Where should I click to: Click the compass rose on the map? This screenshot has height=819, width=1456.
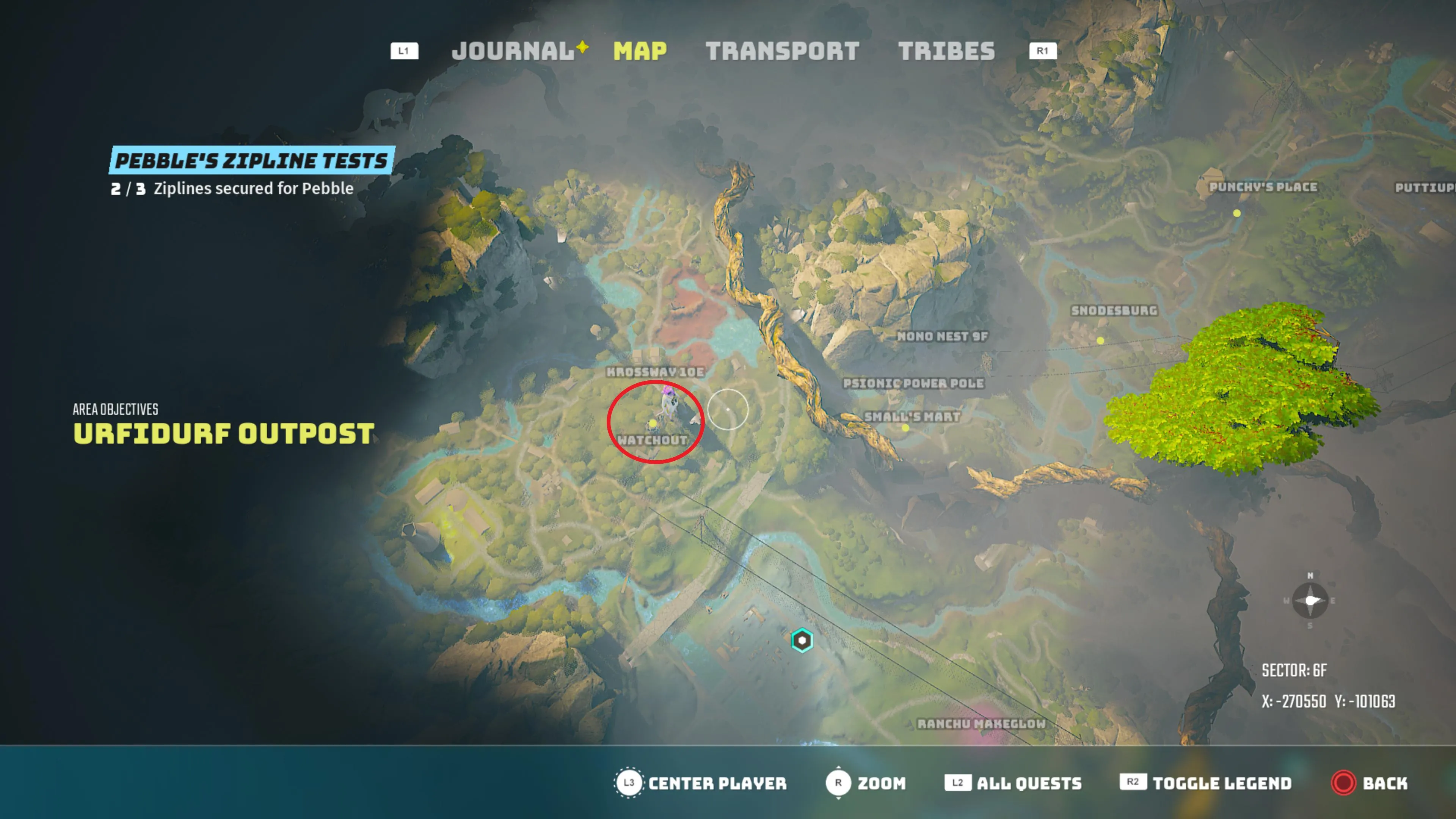[x=1310, y=600]
